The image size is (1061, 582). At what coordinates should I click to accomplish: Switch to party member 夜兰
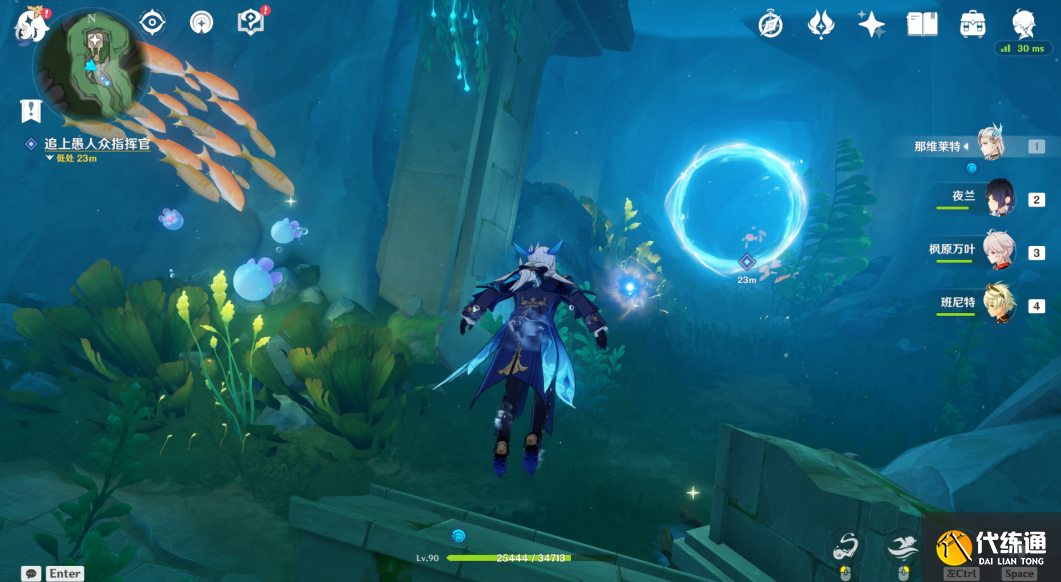pos(999,199)
